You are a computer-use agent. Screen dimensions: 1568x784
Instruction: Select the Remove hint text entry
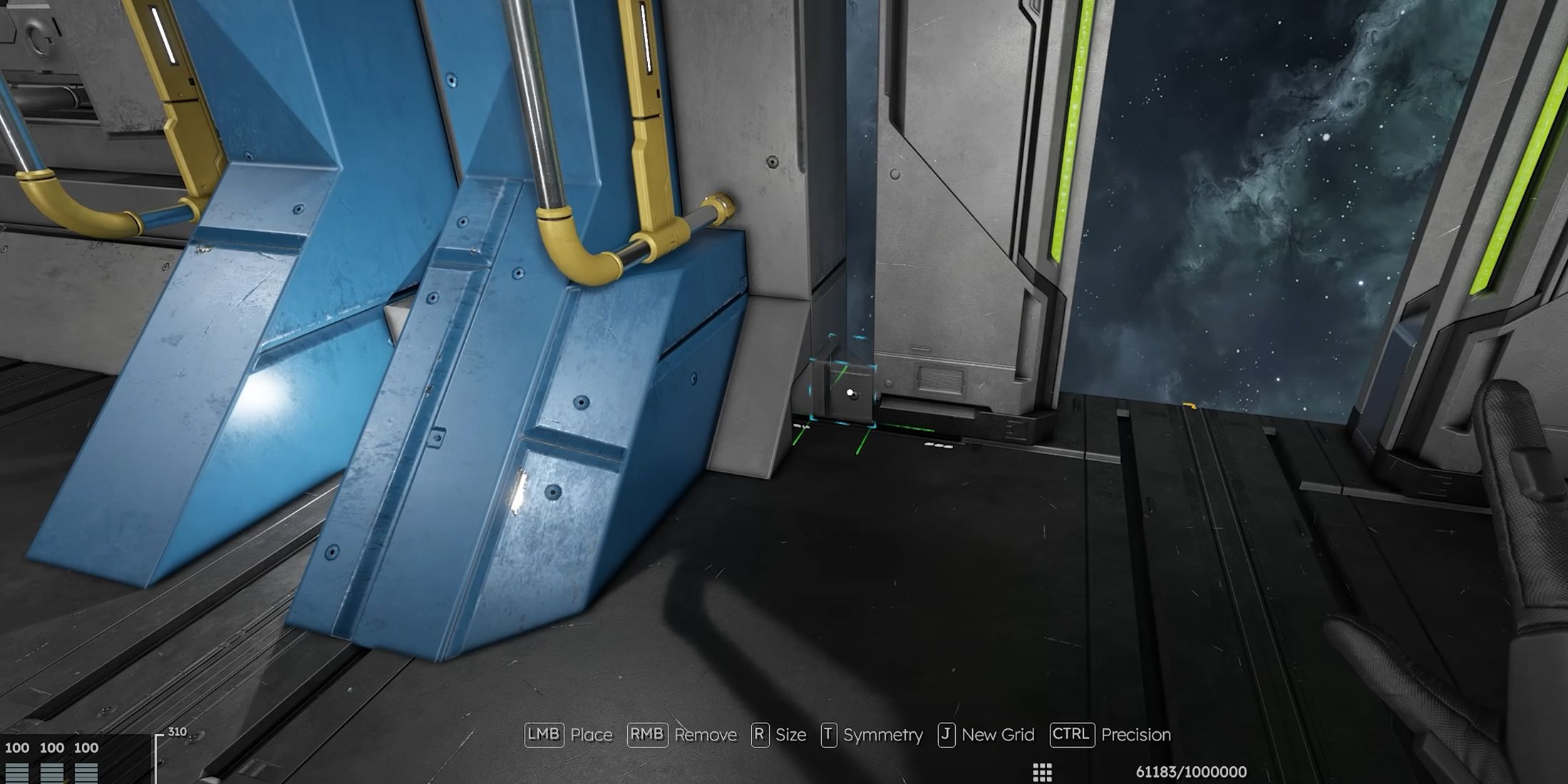coord(706,735)
